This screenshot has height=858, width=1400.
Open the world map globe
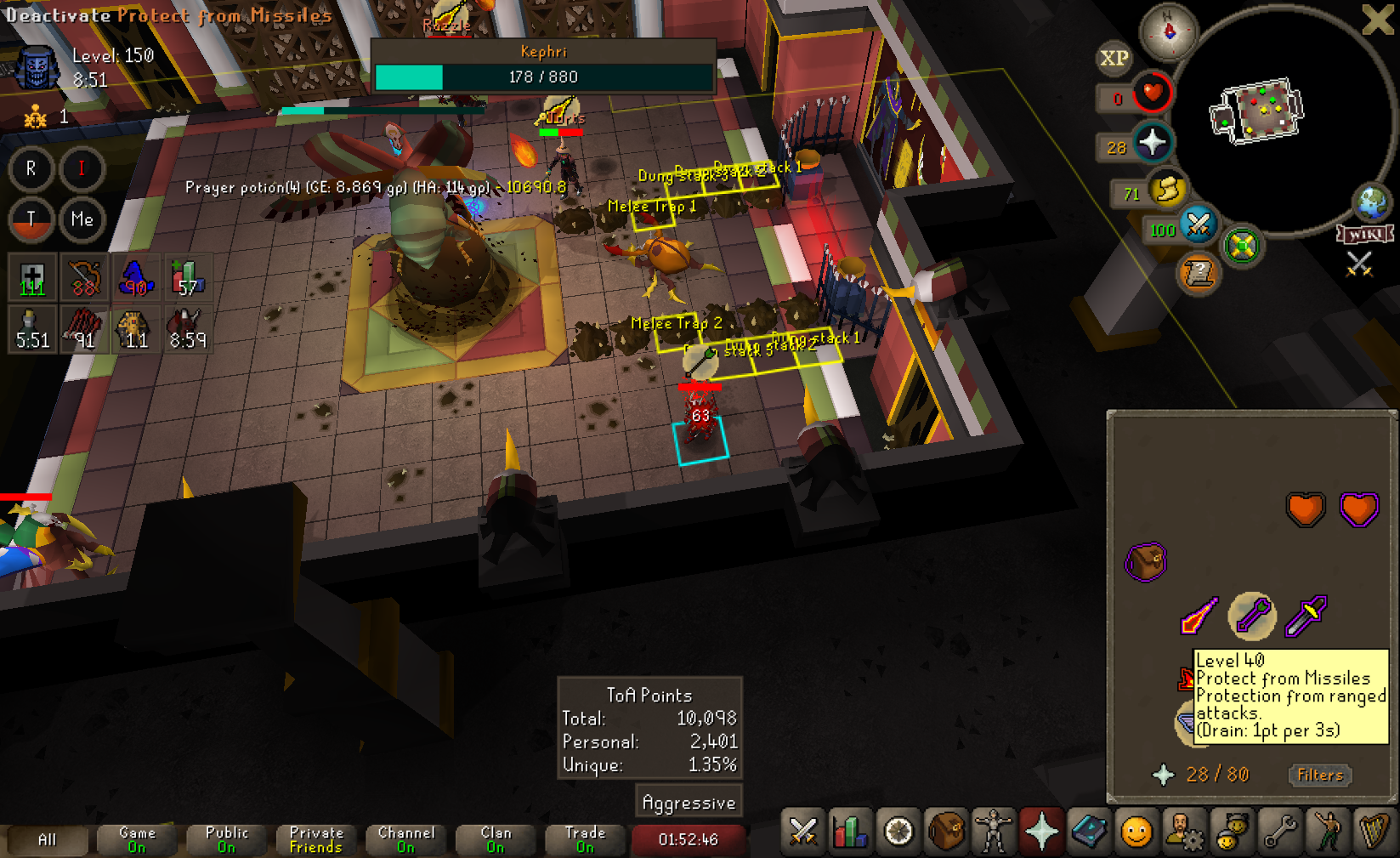tap(1372, 202)
